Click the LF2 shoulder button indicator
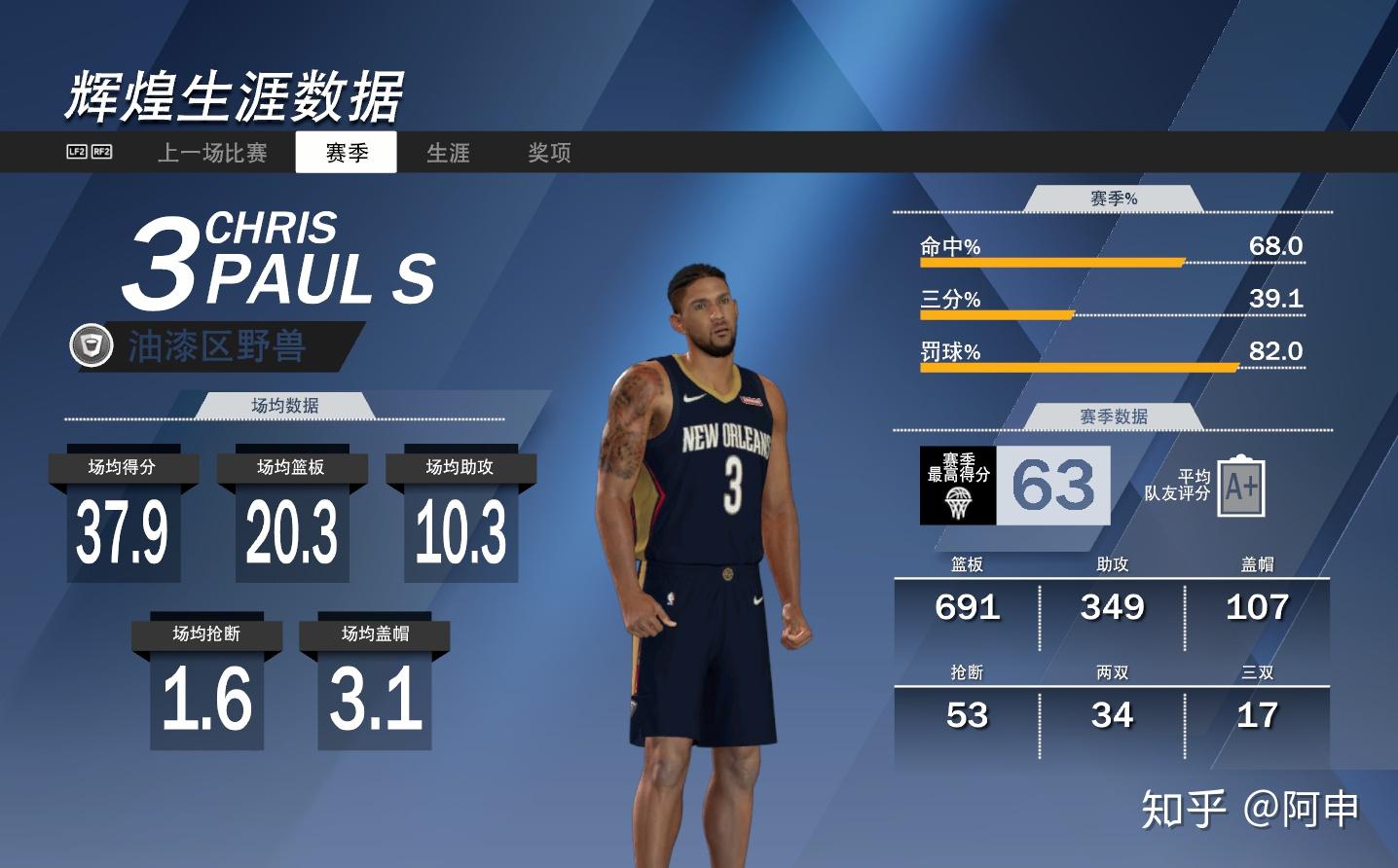Screen dimensions: 1398x868 pyautogui.click(x=76, y=152)
